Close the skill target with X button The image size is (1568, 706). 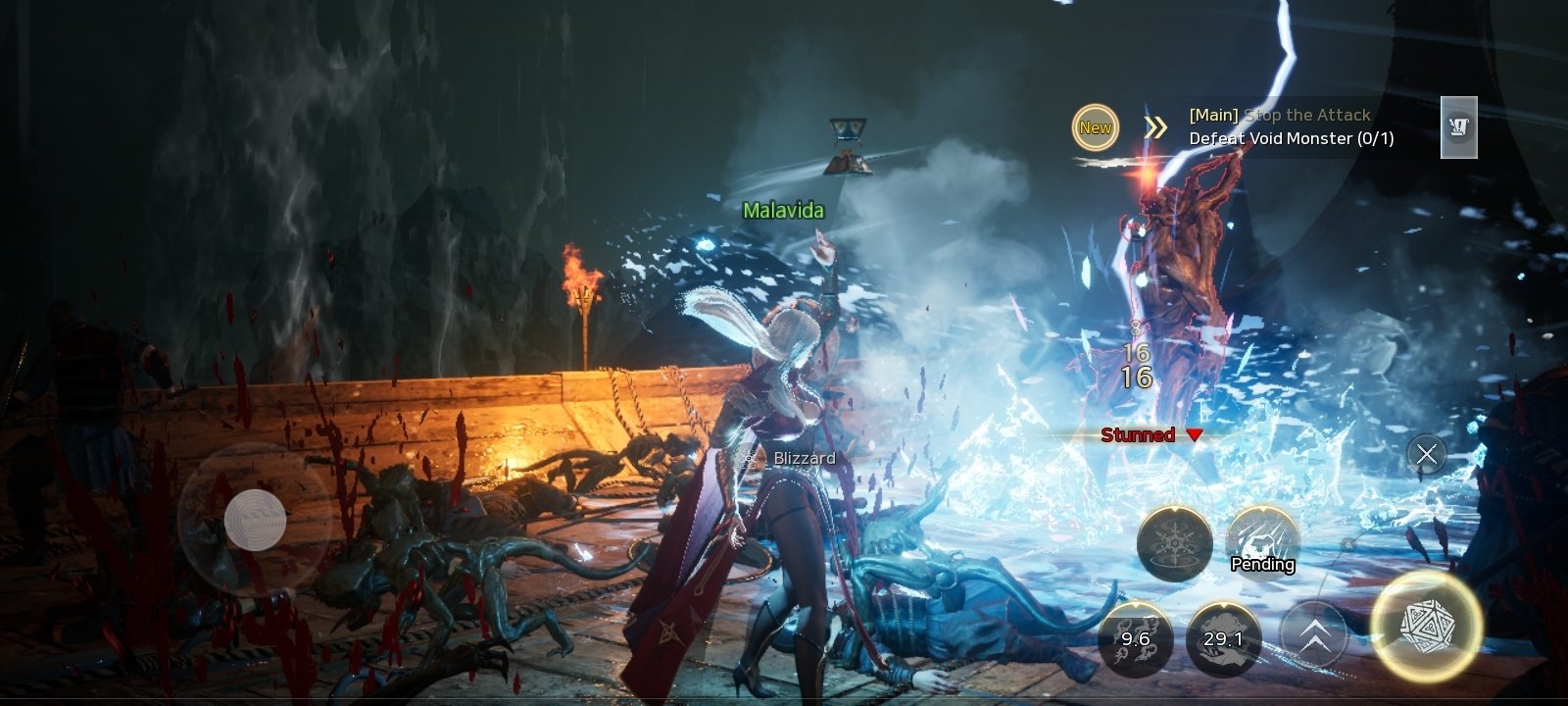tap(1426, 454)
